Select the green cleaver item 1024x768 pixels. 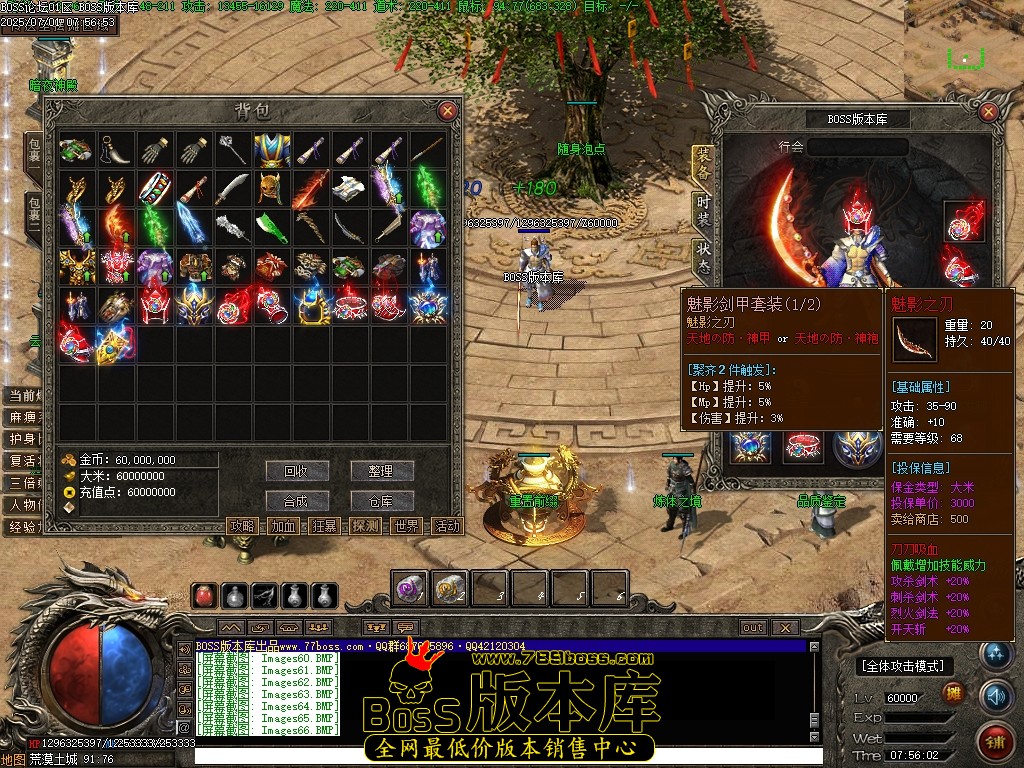point(271,228)
